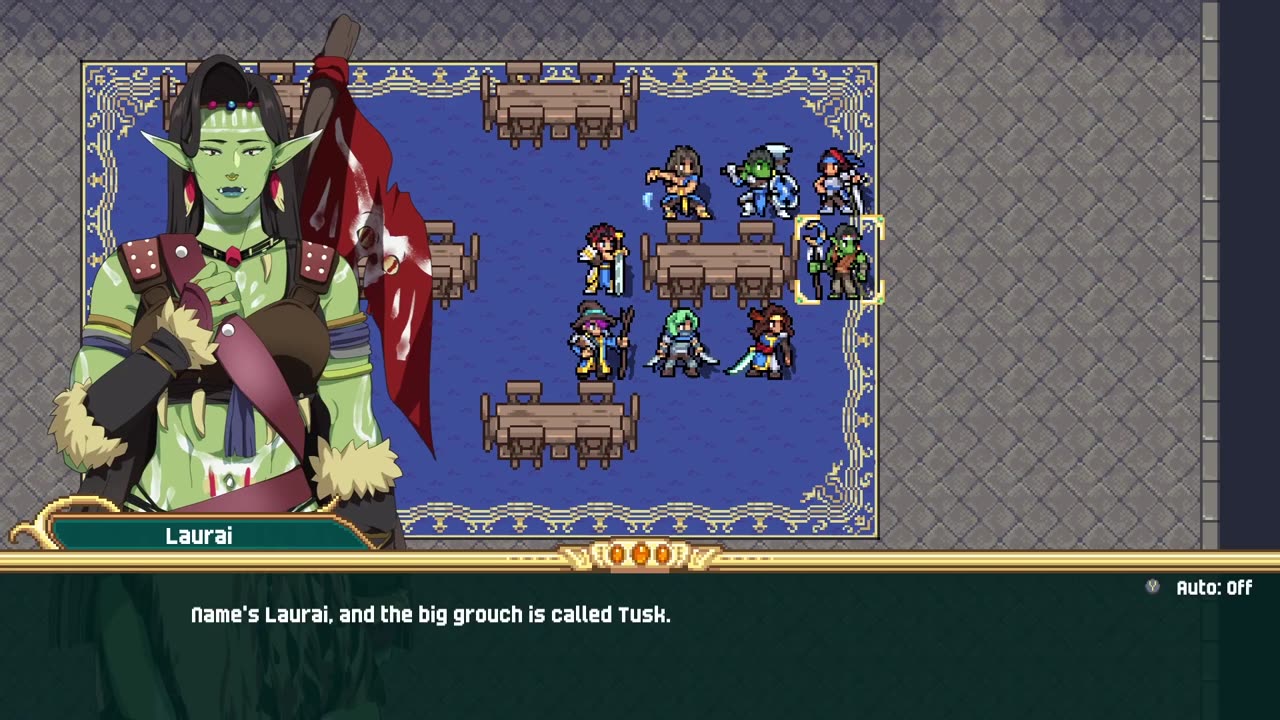Select the orc unit highlighted by the cursor

coord(840,260)
